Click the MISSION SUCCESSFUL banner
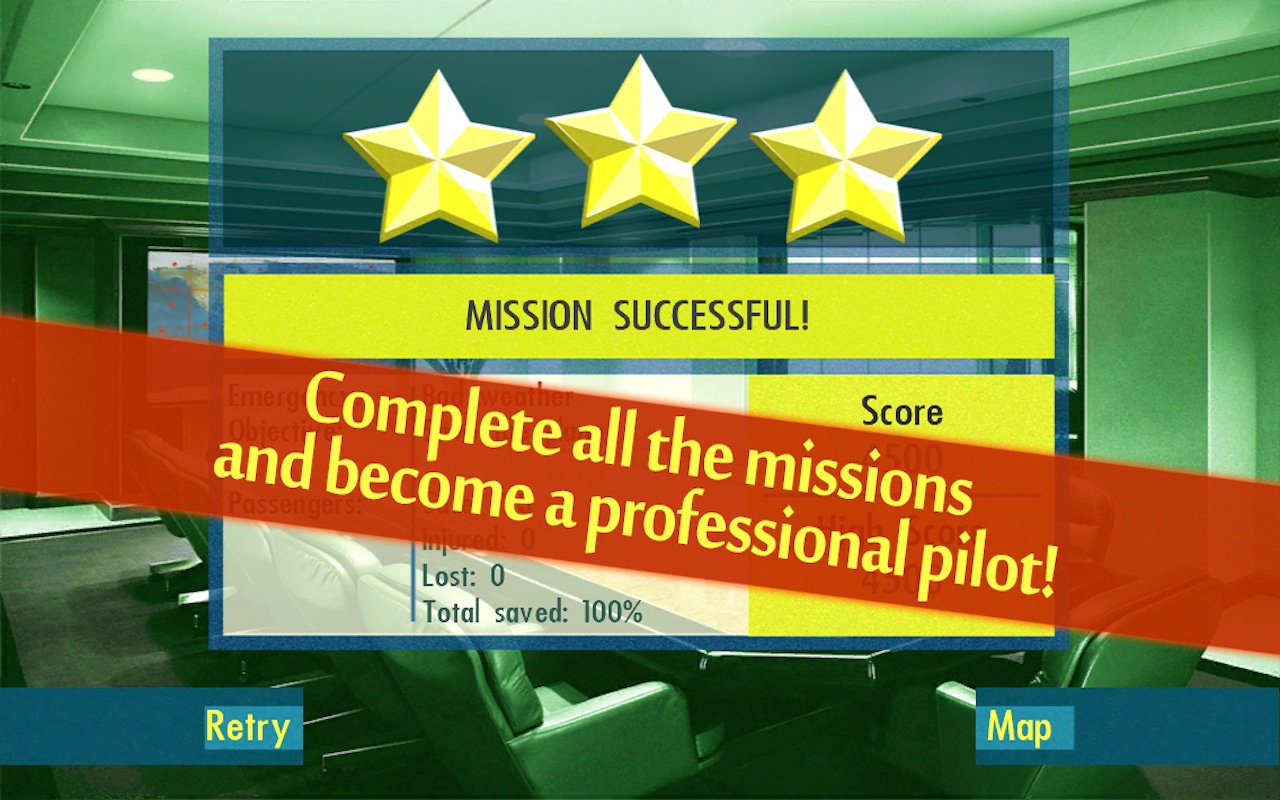 pos(640,314)
